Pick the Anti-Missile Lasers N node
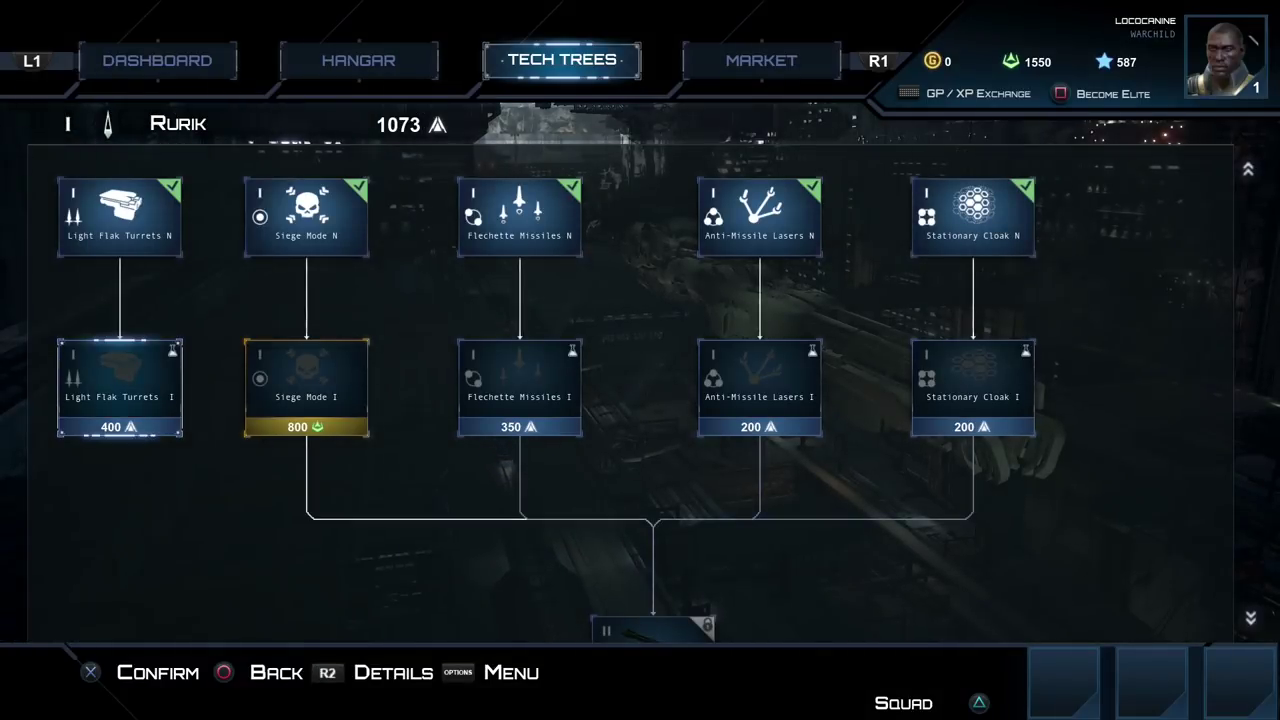Image resolution: width=1280 pixels, height=720 pixels. click(760, 217)
